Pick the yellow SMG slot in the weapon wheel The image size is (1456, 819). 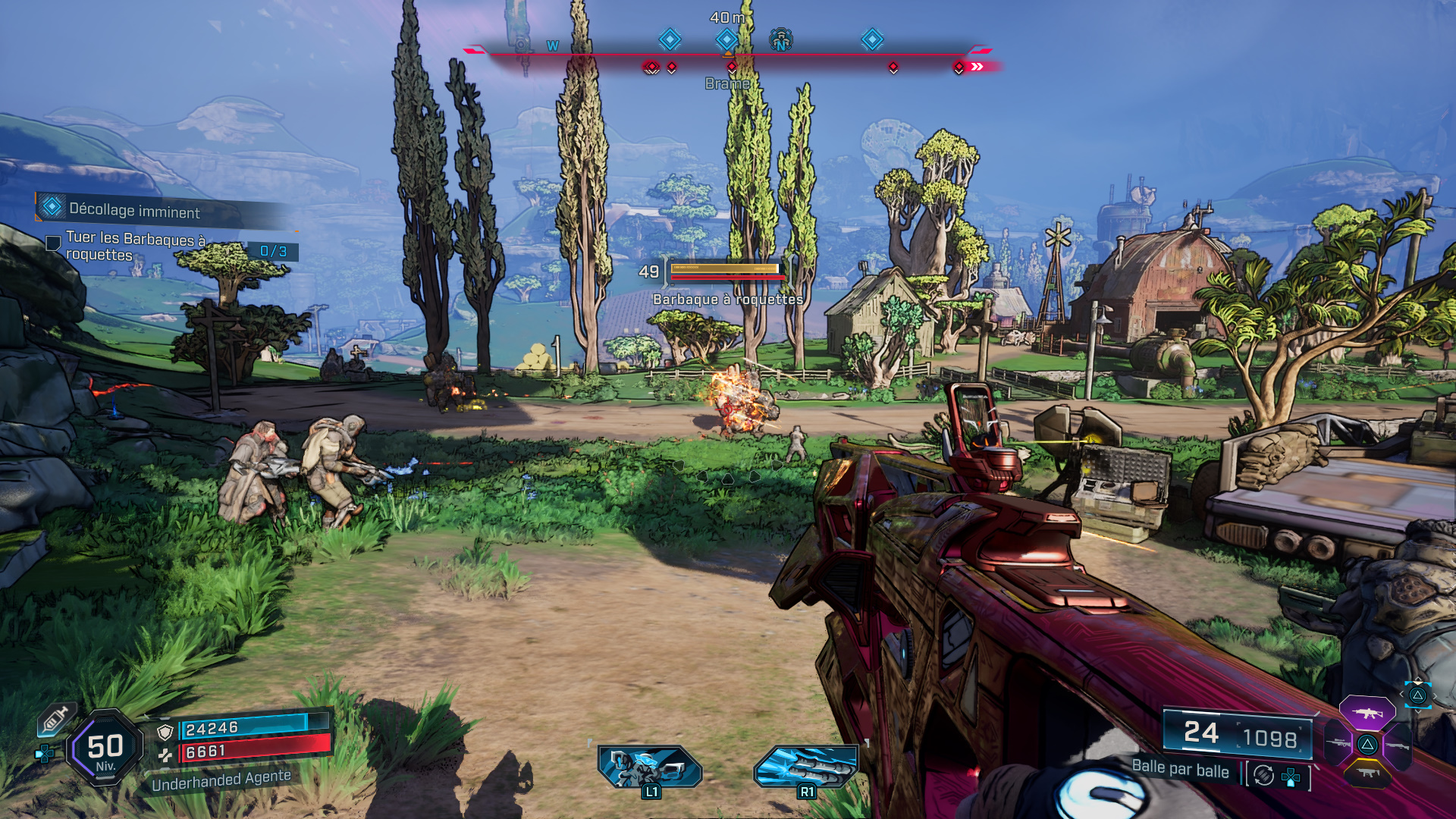tap(1367, 773)
